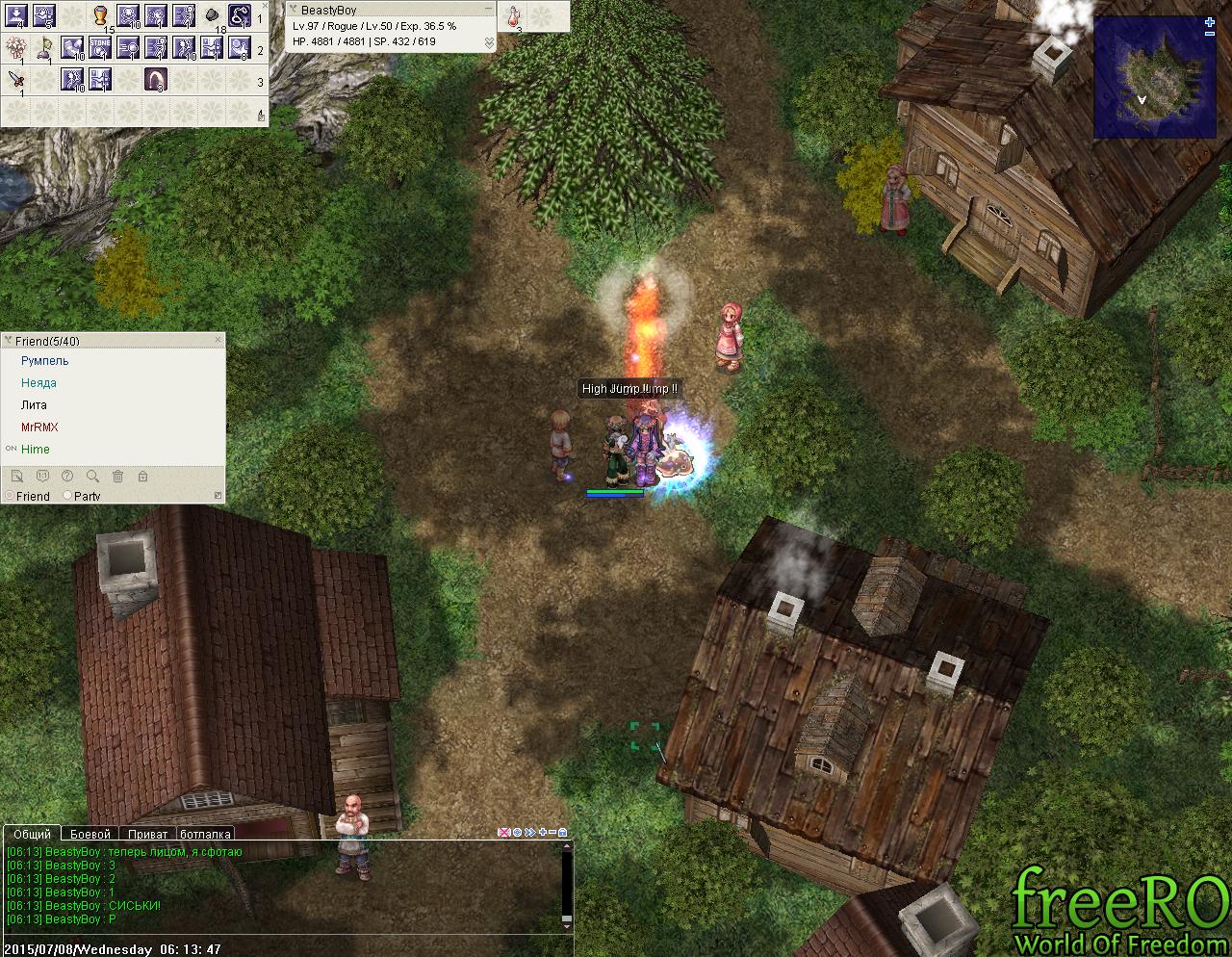The height and width of the screenshot is (957, 1232).
Task: Zoom in the minimap with plus button
Action: coord(1210,22)
